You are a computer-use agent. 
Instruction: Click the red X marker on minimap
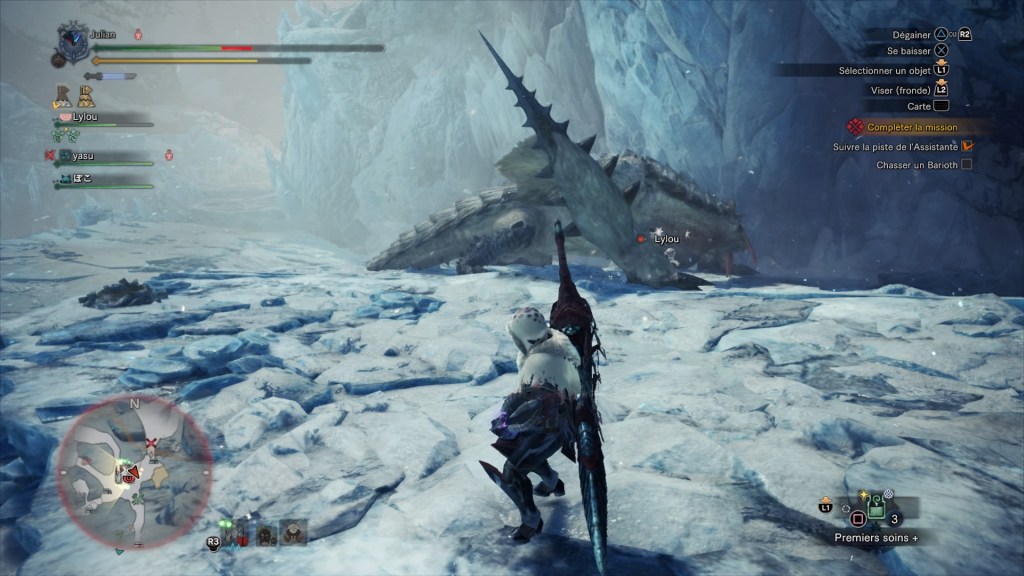click(x=151, y=442)
